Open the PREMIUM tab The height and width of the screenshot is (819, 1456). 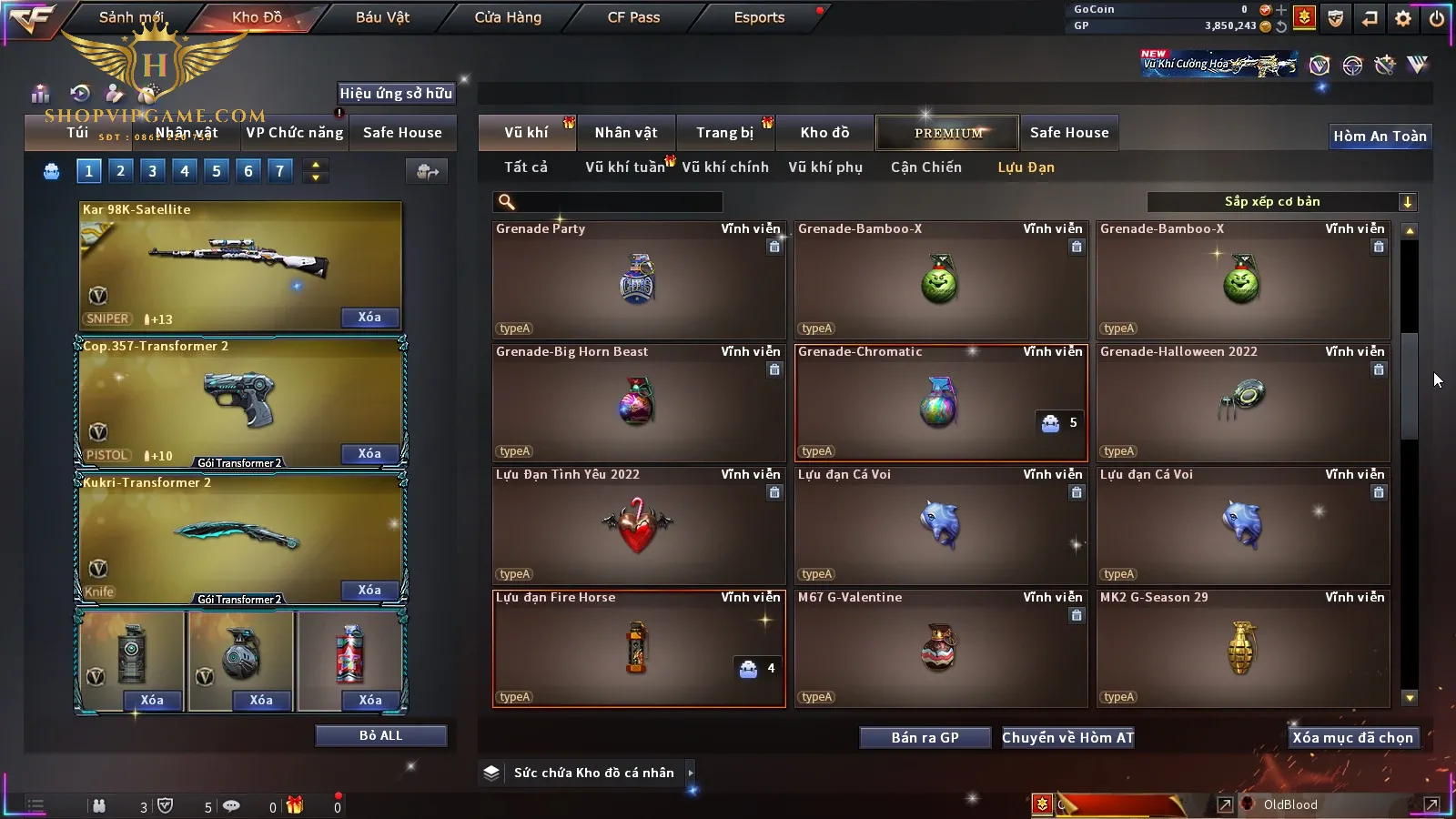pyautogui.click(x=947, y=133)
